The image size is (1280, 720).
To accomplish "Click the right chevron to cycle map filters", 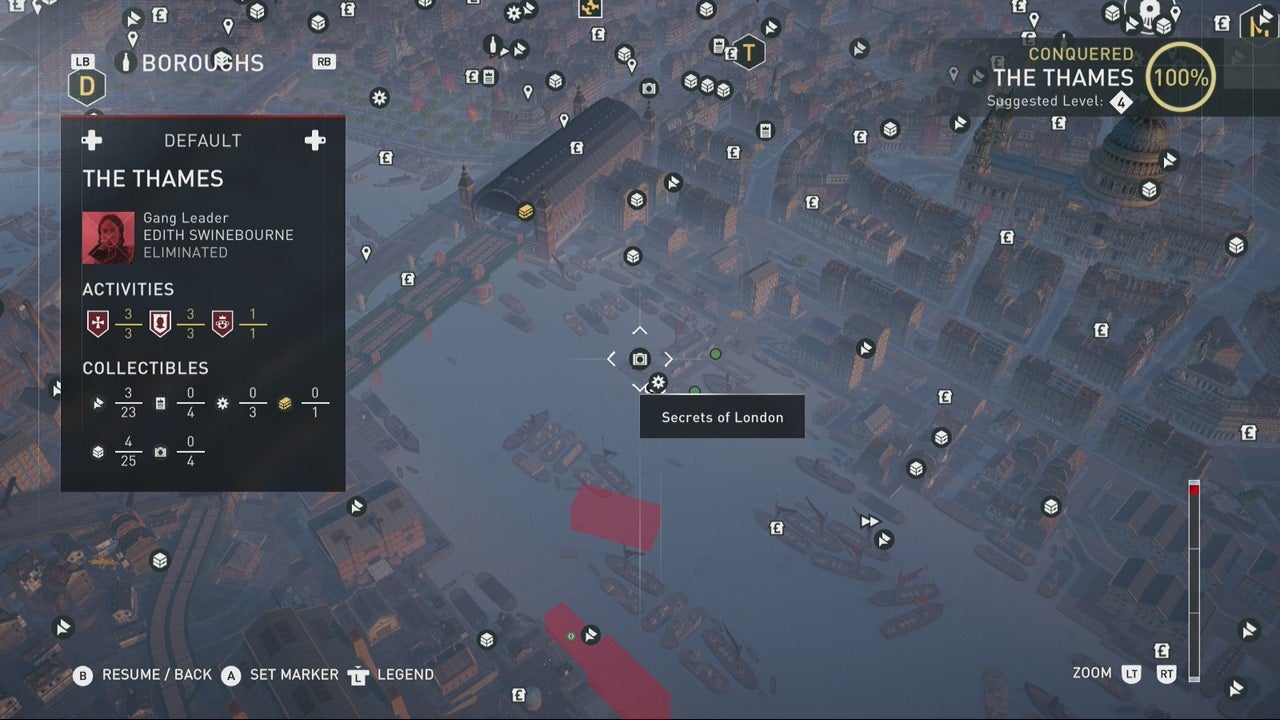I will (x=668, y=358).
